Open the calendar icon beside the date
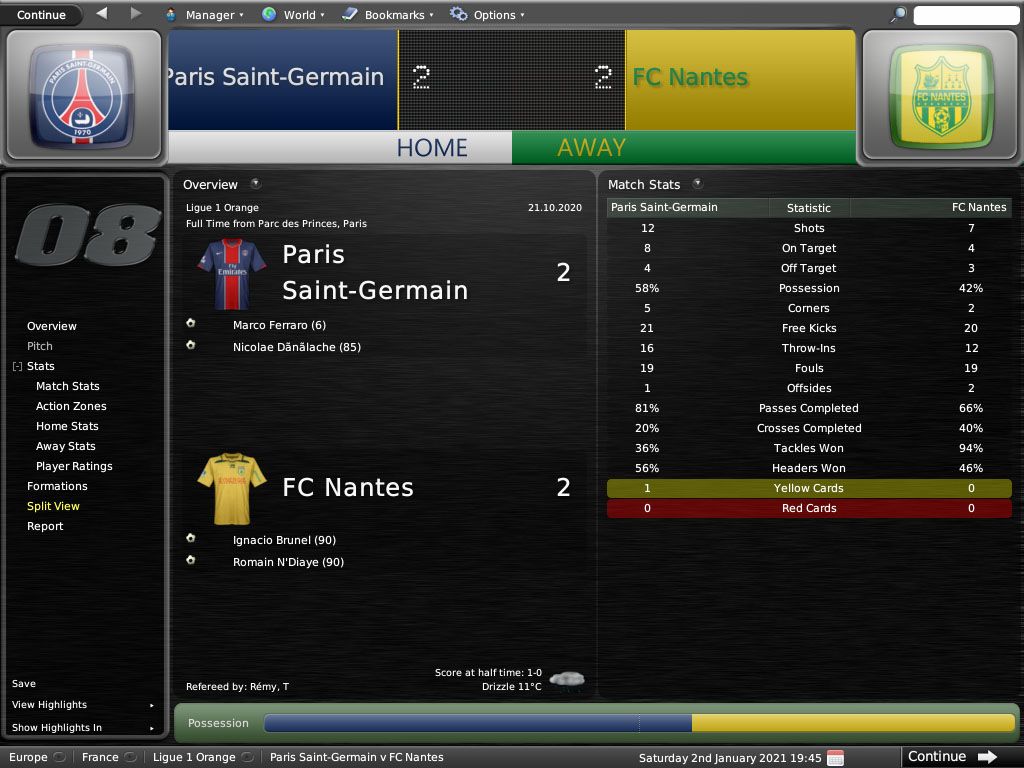The width and height of the screenshot is (1024, 768). point(835,757)
